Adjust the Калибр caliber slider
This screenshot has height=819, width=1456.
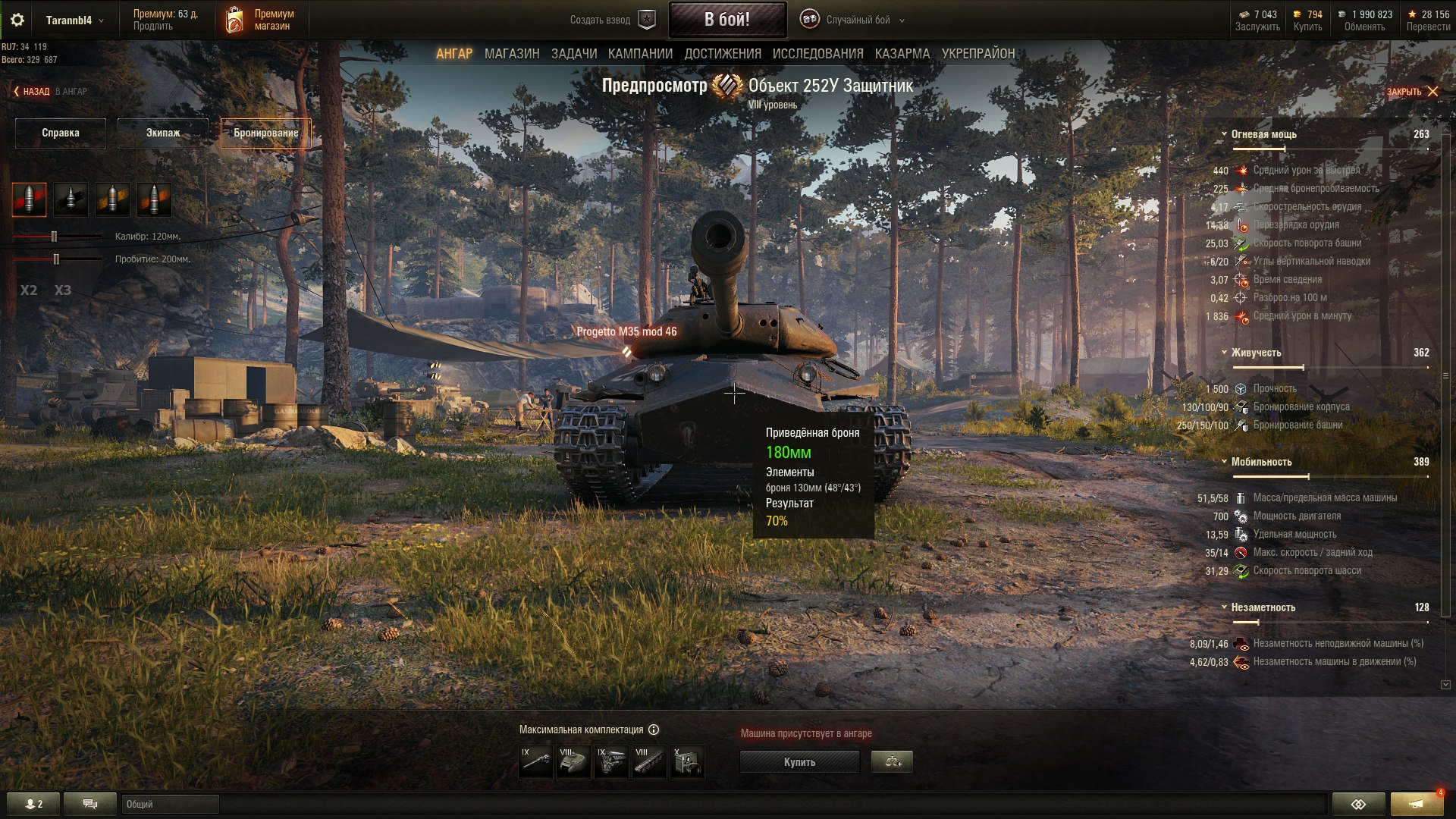click(54, 237)
